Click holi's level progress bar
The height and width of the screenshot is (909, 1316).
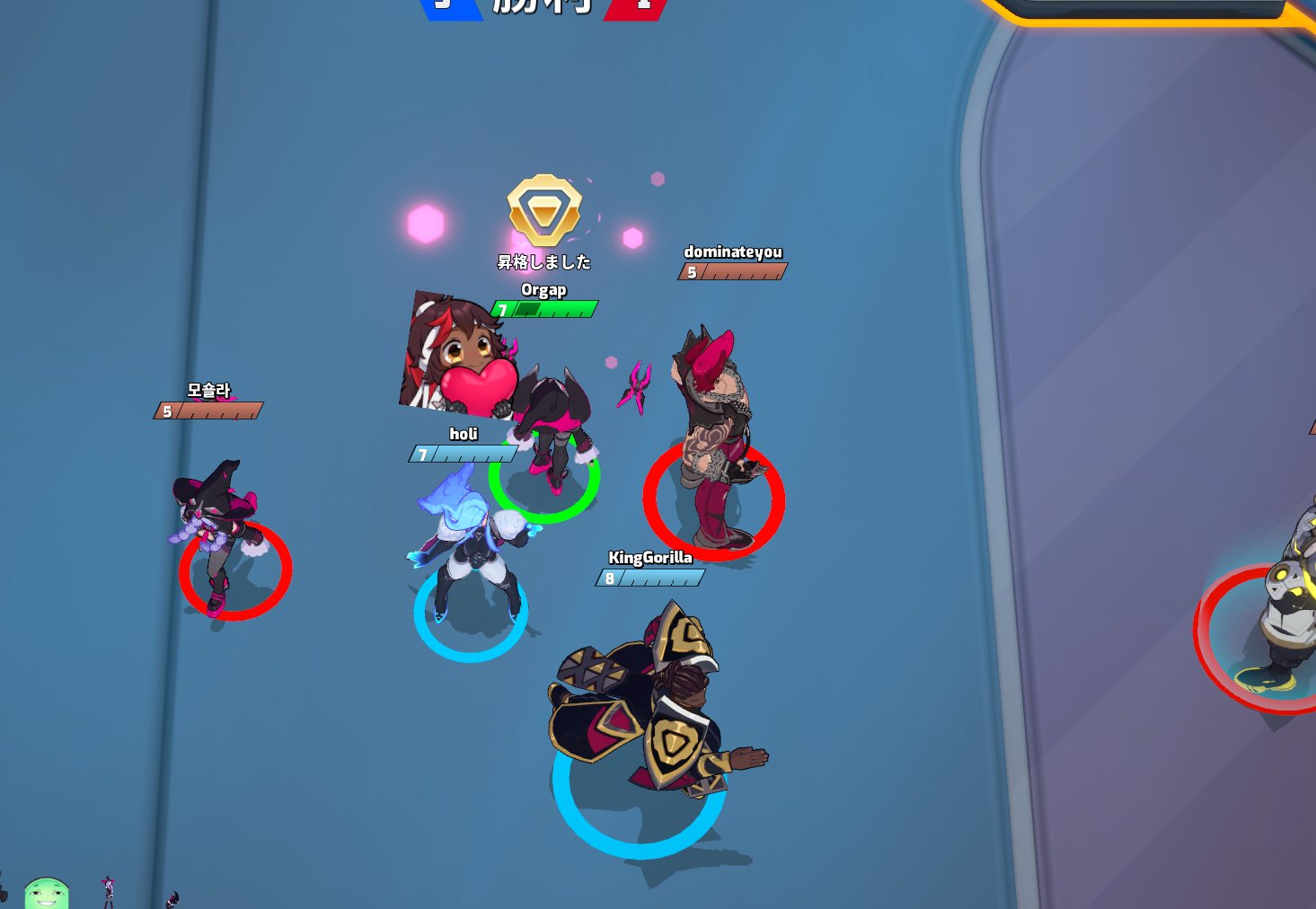click(x=464, y=454)
